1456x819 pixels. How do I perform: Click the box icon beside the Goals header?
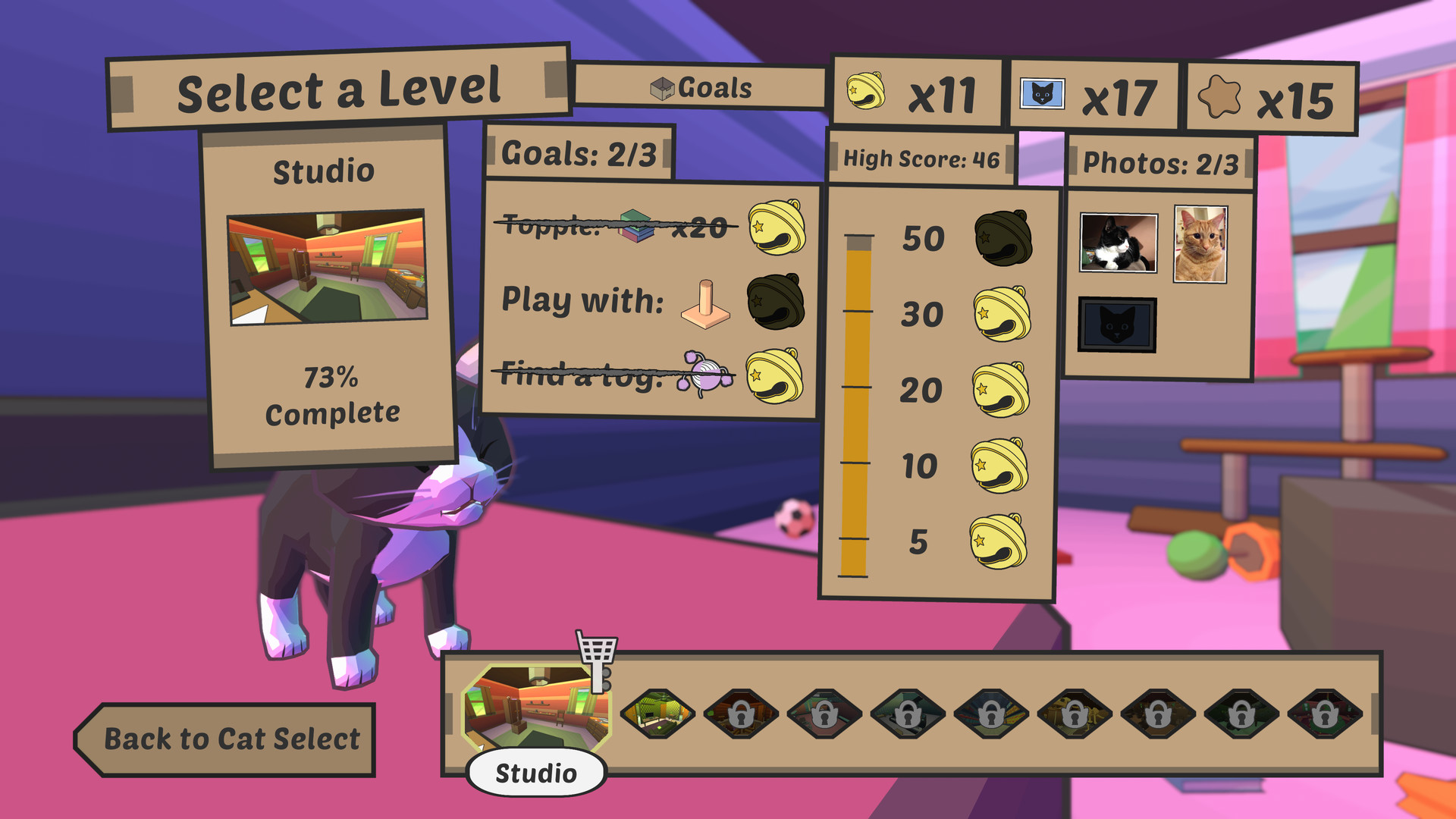point(661,87)
